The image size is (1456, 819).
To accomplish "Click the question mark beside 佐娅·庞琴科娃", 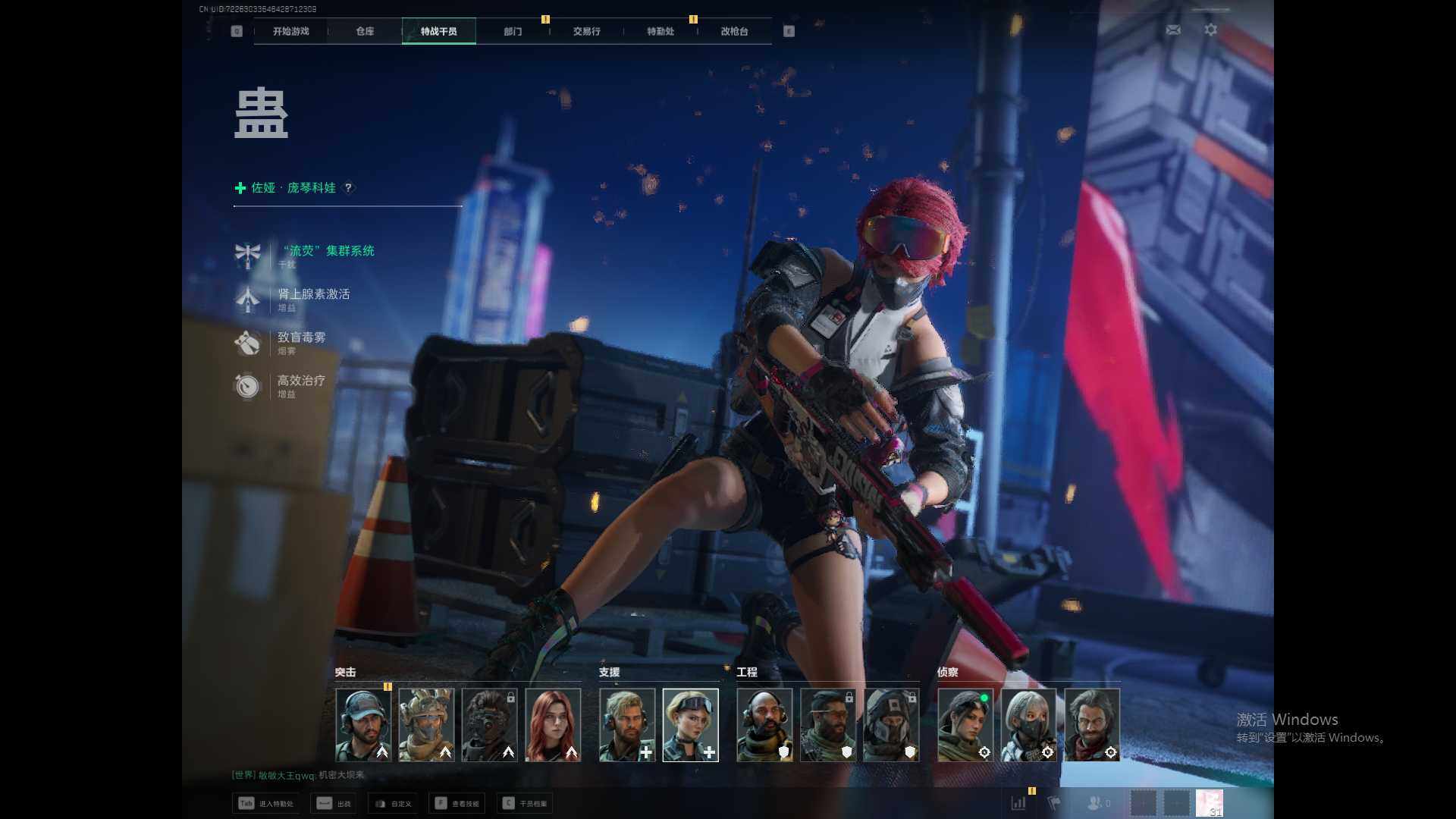I will [x=348, y=187].
